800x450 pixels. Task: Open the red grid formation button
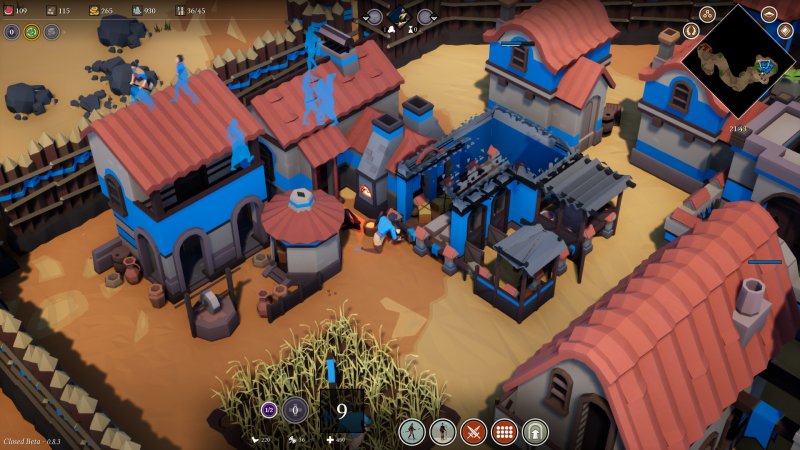point(504,432)
